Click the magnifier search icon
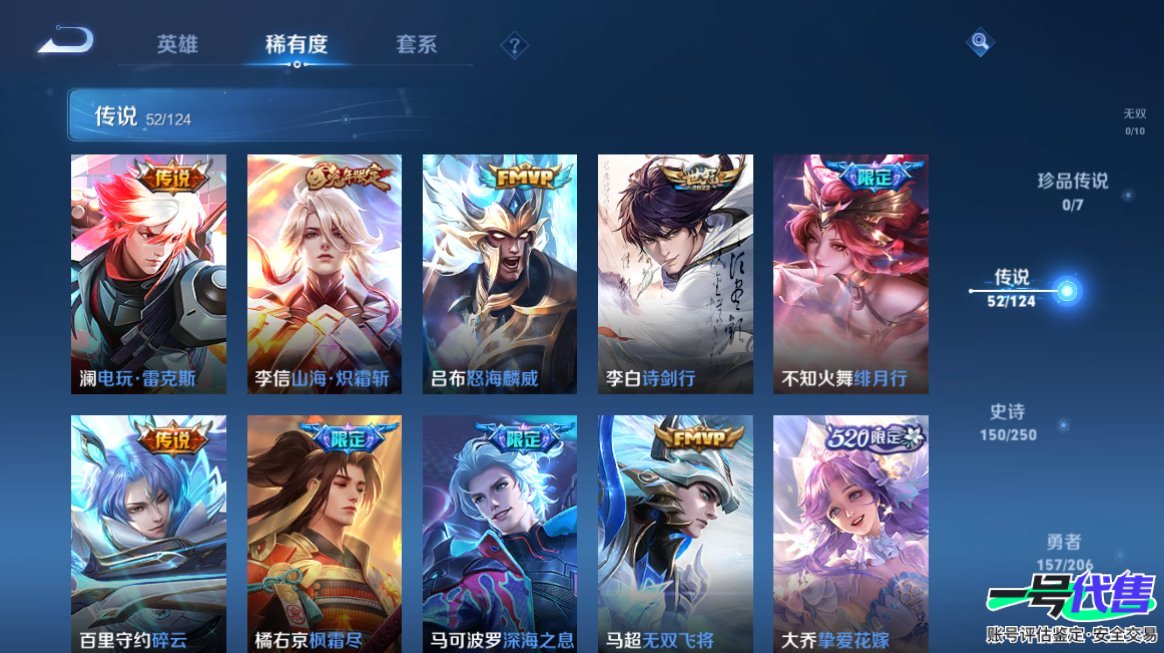This screenshot has height=653, width=1164. [980, 42]
